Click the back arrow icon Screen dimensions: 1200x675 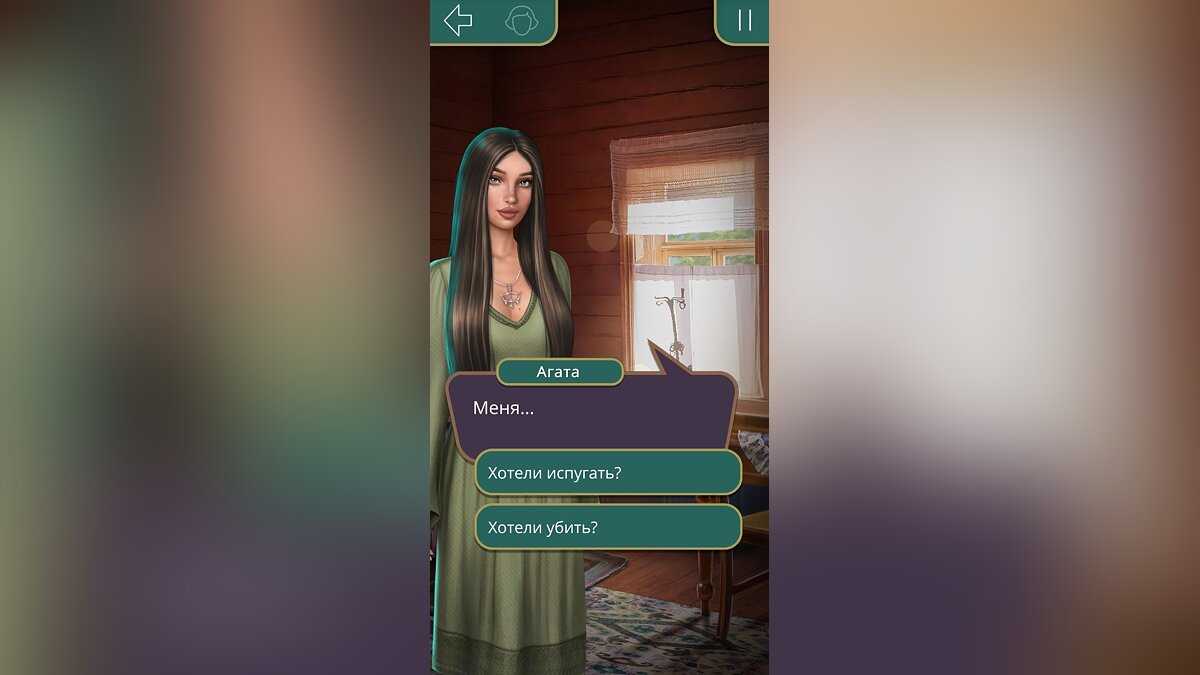pos(458,20)
